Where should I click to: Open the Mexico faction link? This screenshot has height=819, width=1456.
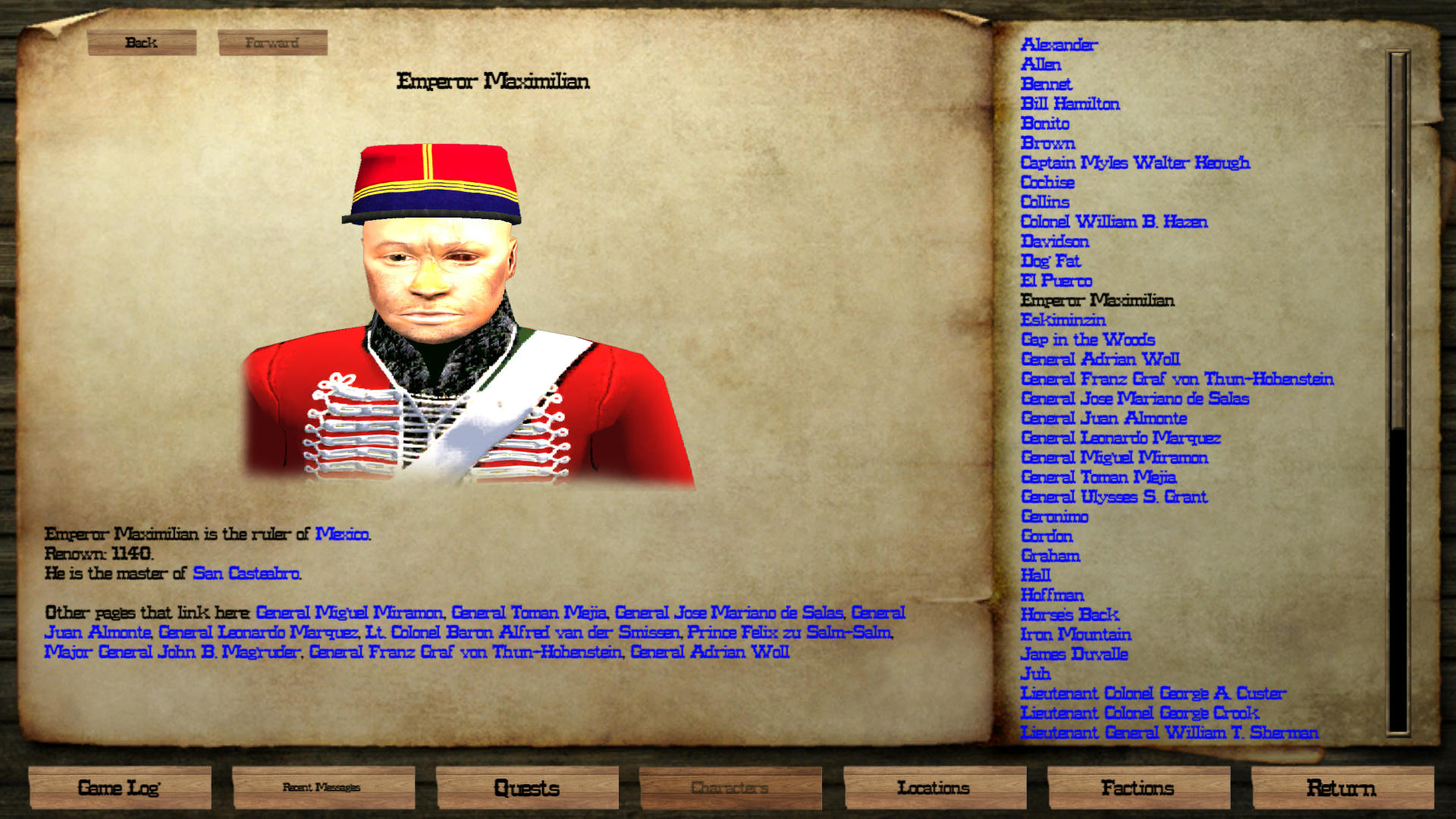point(343,534)
